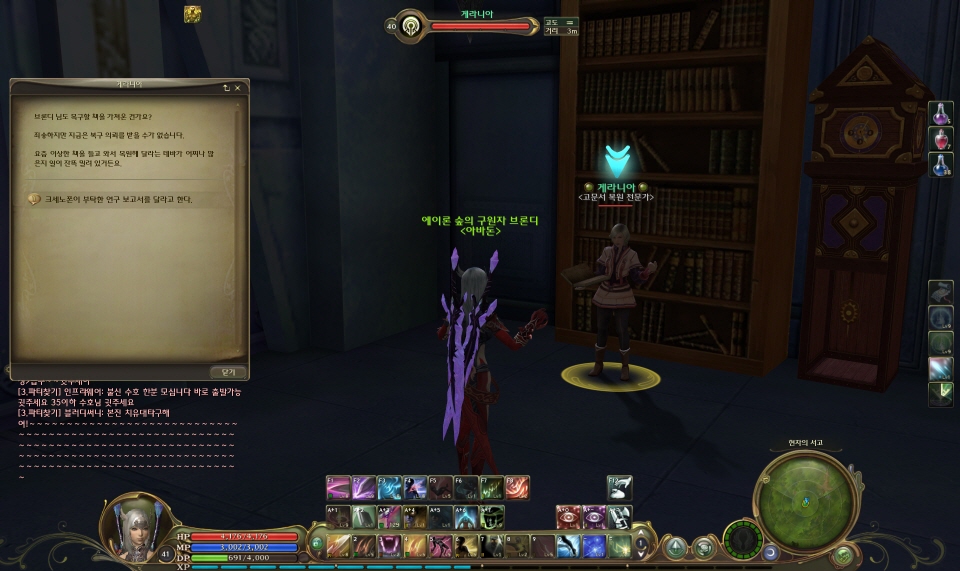The height and width of the screenshot is (571, 960).
Task: Use the blue starburst skill on main hotbar
Action: pos(594,546)
